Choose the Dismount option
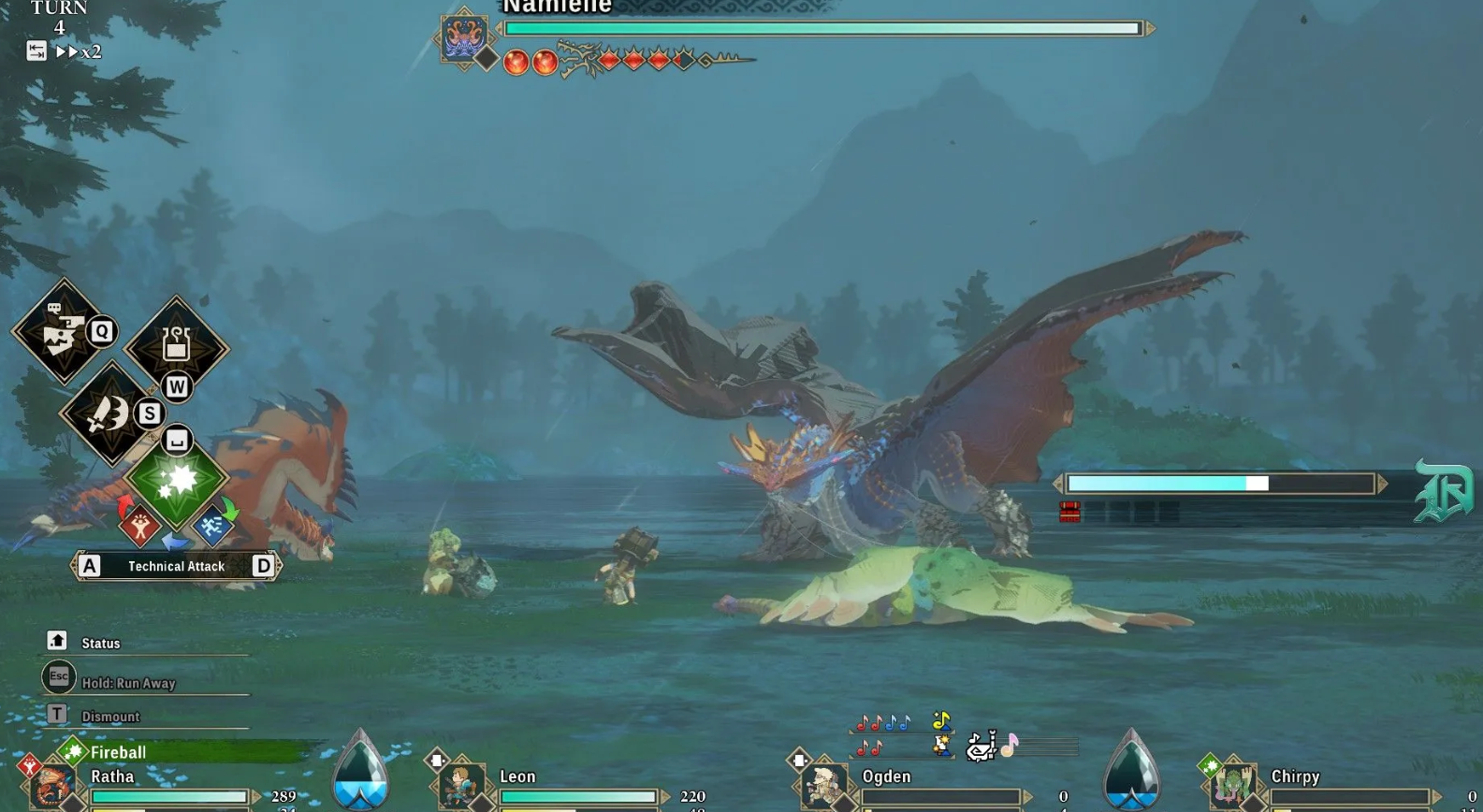 tap(109, 717)
